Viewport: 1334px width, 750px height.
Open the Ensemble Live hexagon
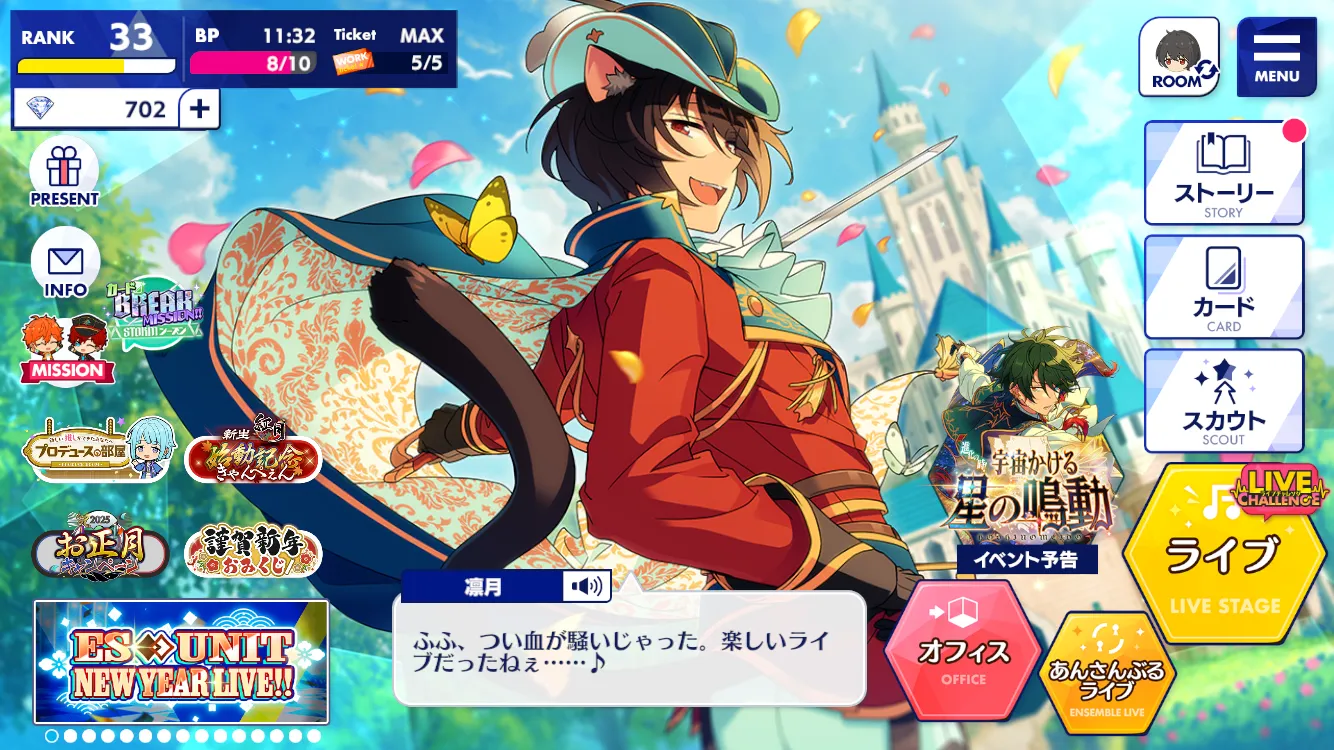point(1107,668)
